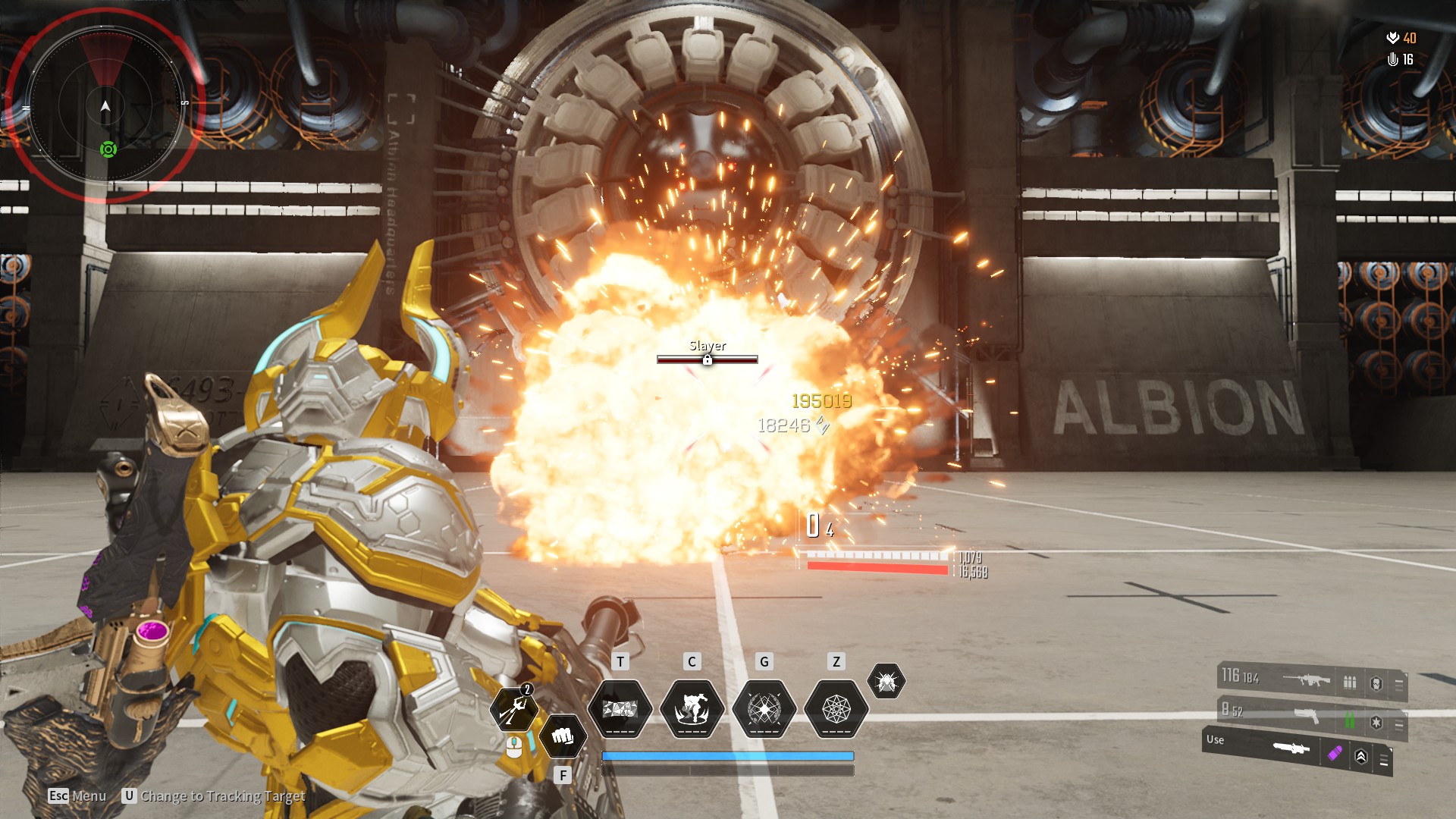Click Change to Tracking Target
Image resolution: width=1456 pixels, height=819 pixels.
pos(214,795)
